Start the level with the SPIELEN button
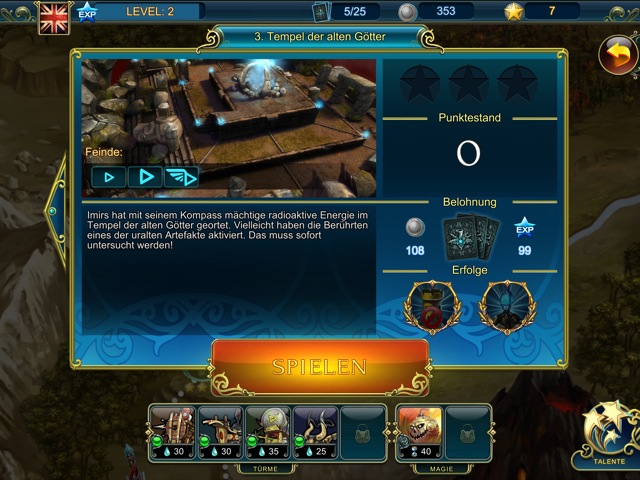 (320, 366)
